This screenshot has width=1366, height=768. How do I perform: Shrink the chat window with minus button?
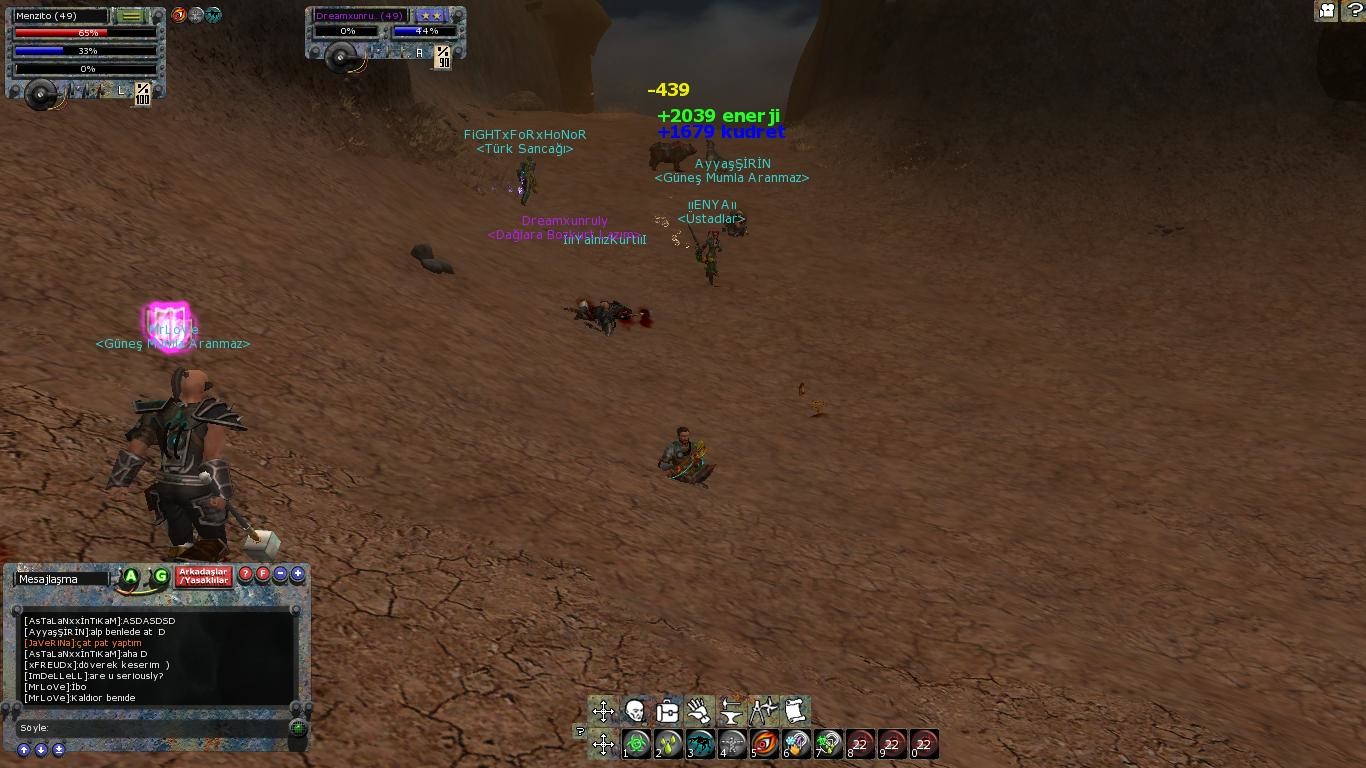click(x=280, y=574)
